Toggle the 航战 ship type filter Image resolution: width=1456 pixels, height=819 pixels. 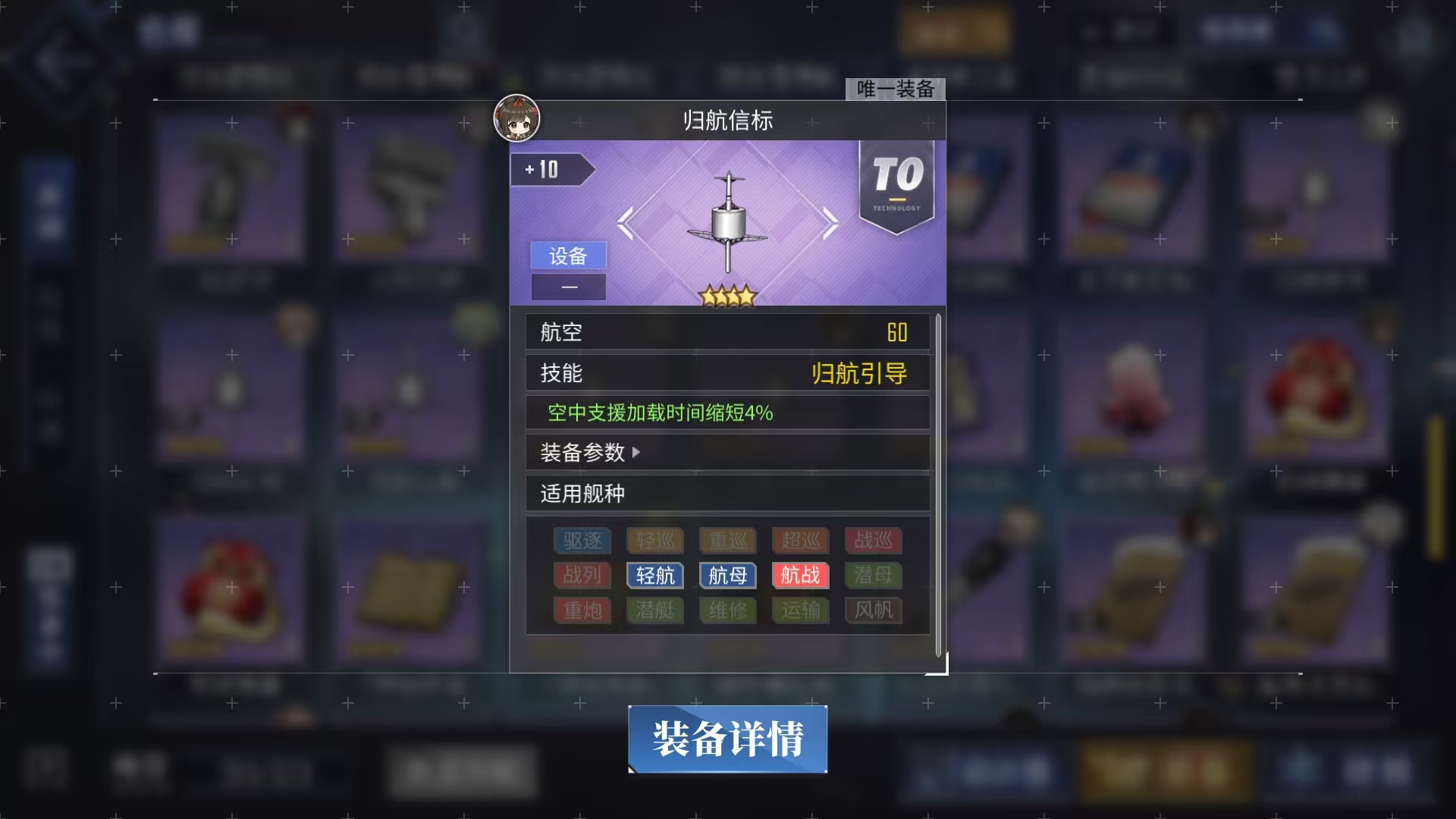(799, 576)
